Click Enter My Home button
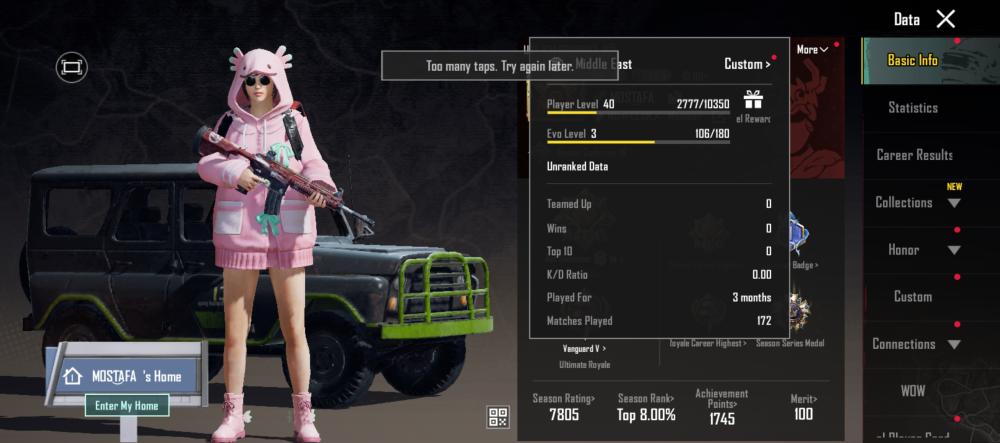This screenshot has height=443, width=1000. click(127, 405)
